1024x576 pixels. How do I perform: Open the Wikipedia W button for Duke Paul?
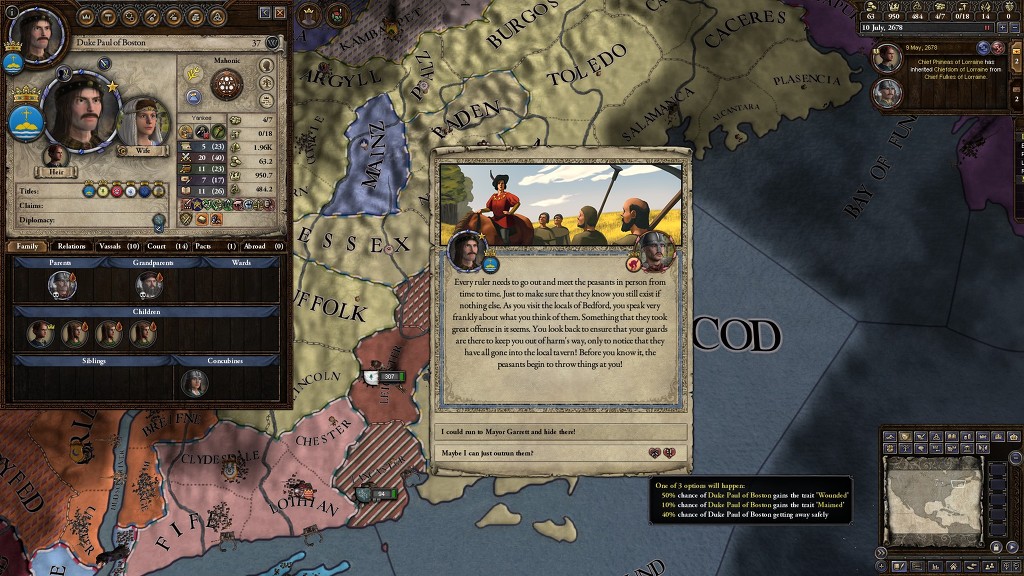[x=272, y=43]
